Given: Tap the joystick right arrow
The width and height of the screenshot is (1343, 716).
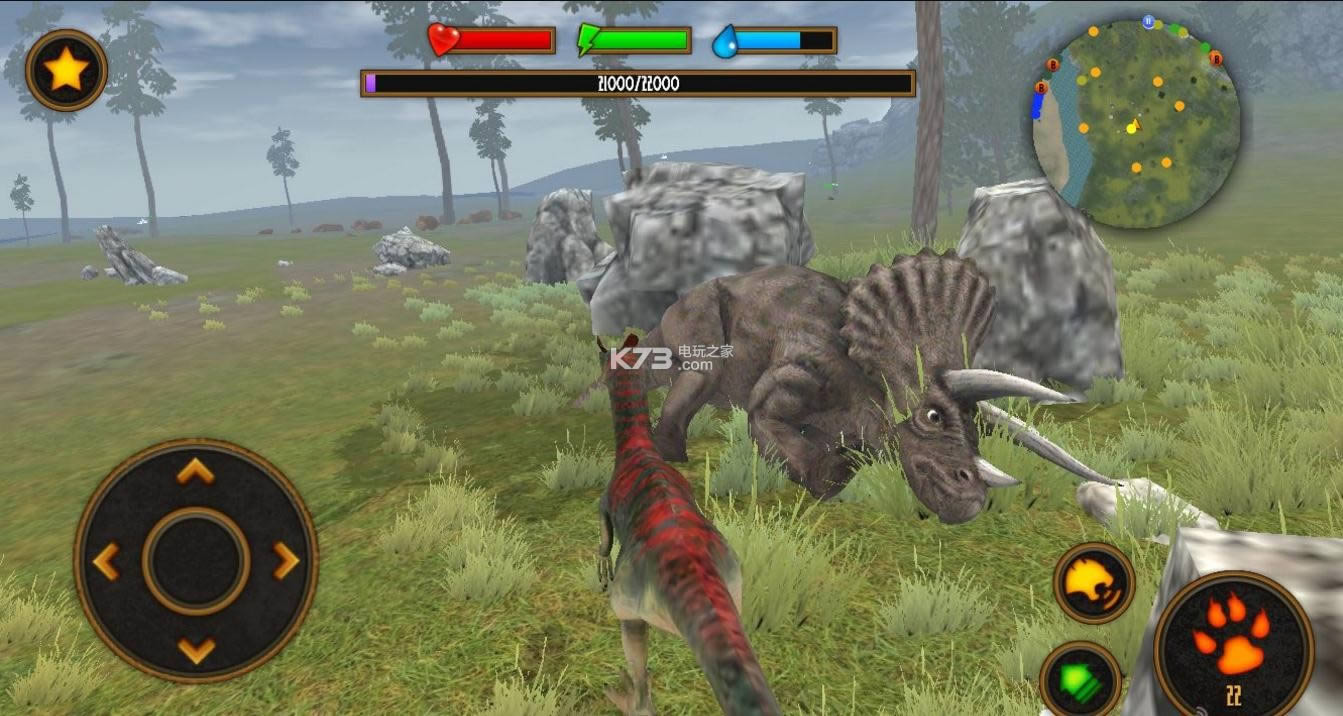Looking at the screenshot, I should [x=285, y=561].
